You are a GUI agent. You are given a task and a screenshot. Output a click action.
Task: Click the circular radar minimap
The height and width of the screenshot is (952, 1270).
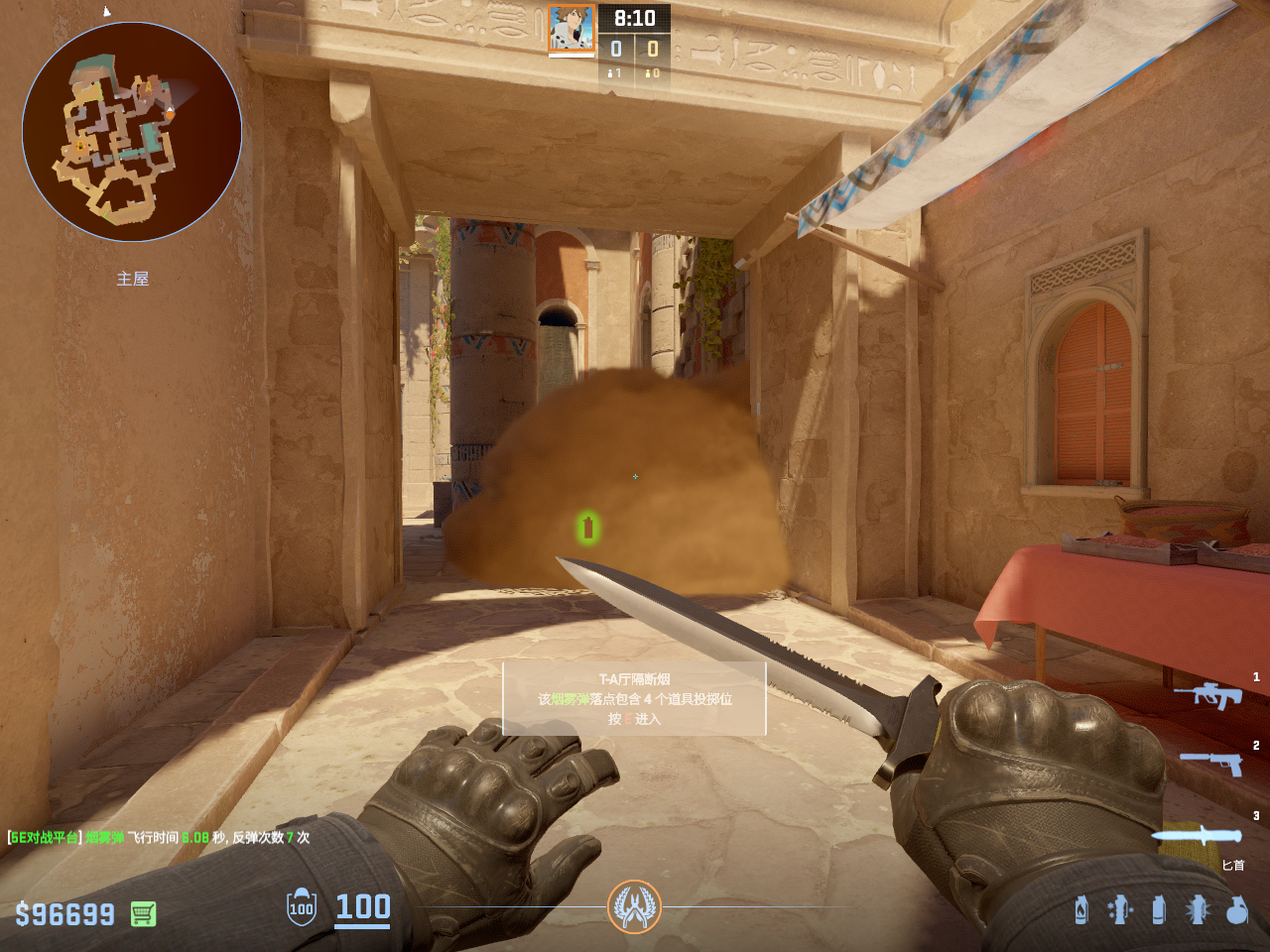[132, 132]
